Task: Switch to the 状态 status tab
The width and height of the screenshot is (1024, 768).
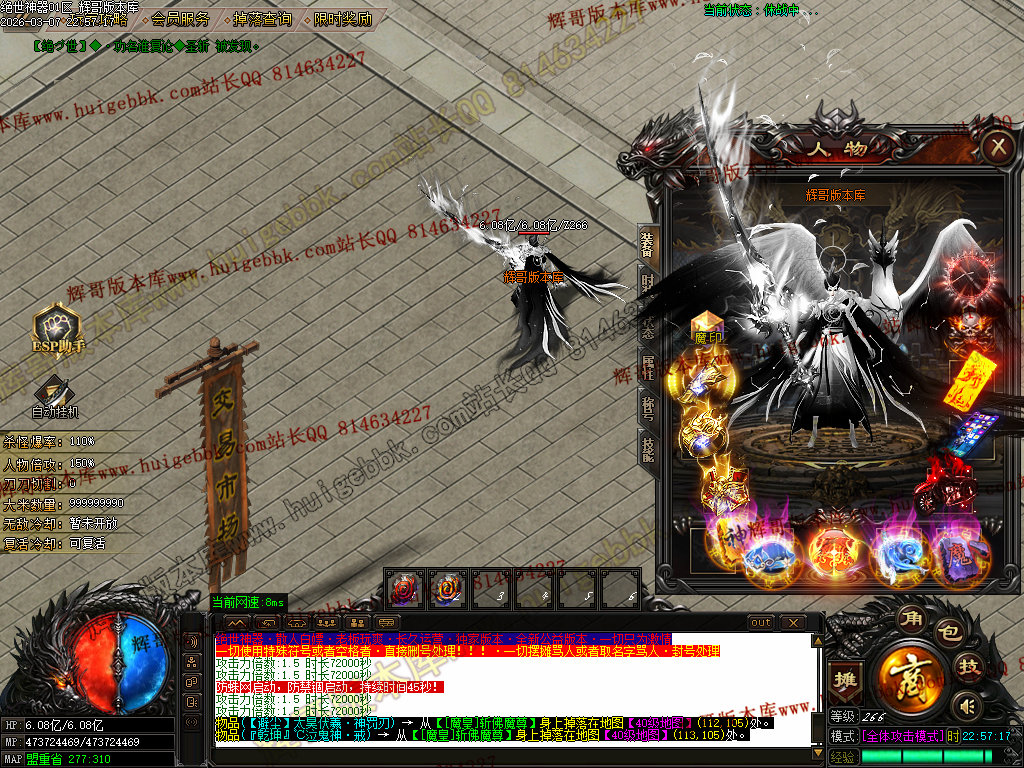Action: coord(648,325)
